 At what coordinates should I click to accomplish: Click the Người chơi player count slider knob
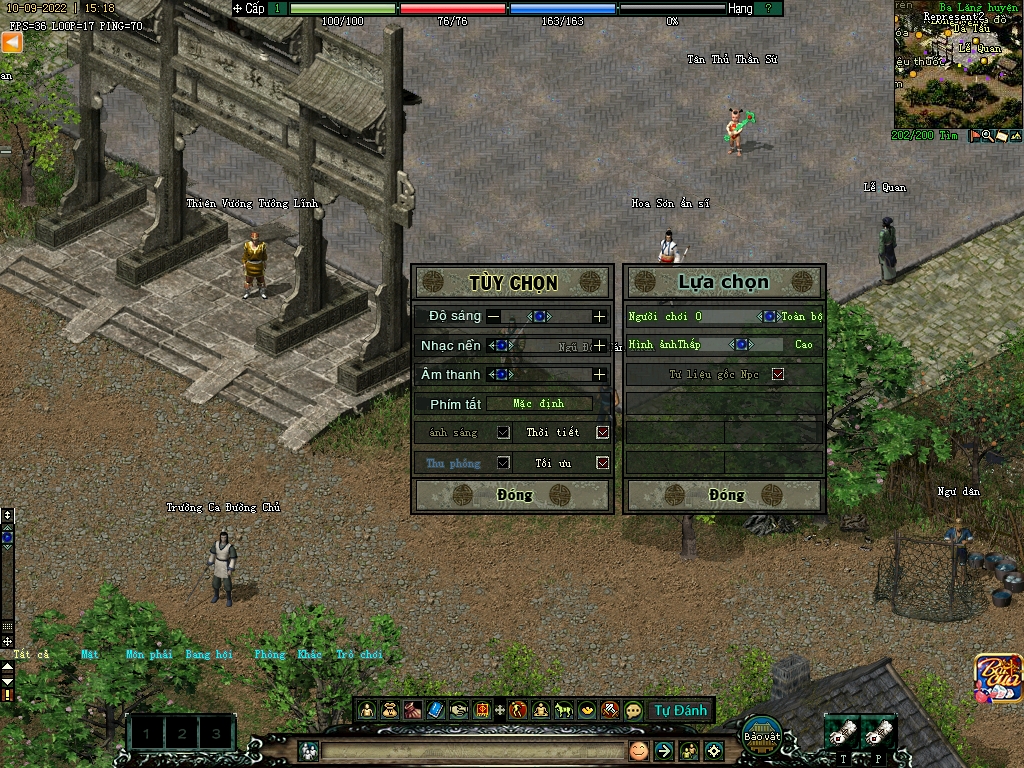pyautogui.click(x=769, y=316)
